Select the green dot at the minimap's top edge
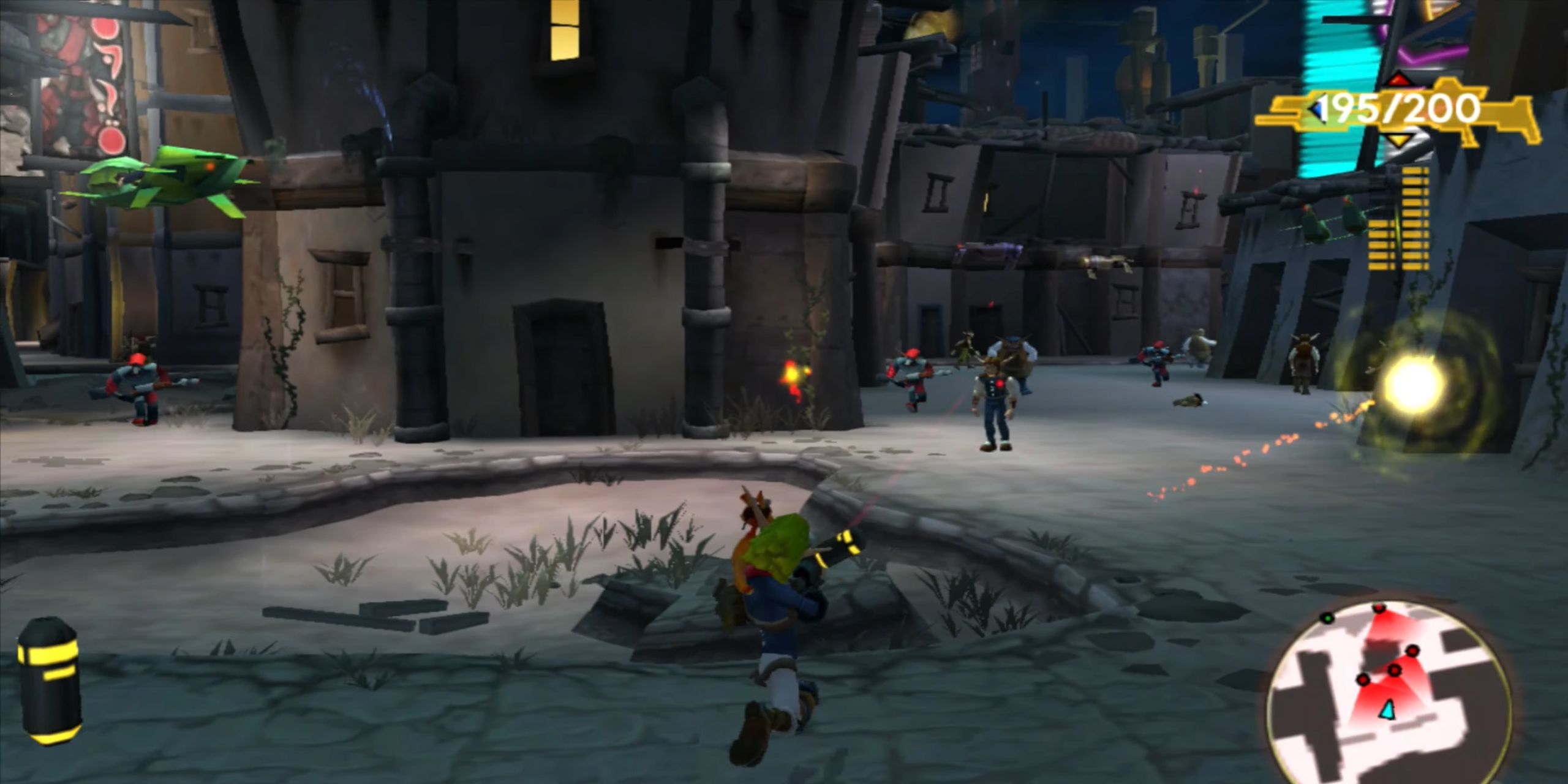The image size is (1568, 784). (1328, 619)
